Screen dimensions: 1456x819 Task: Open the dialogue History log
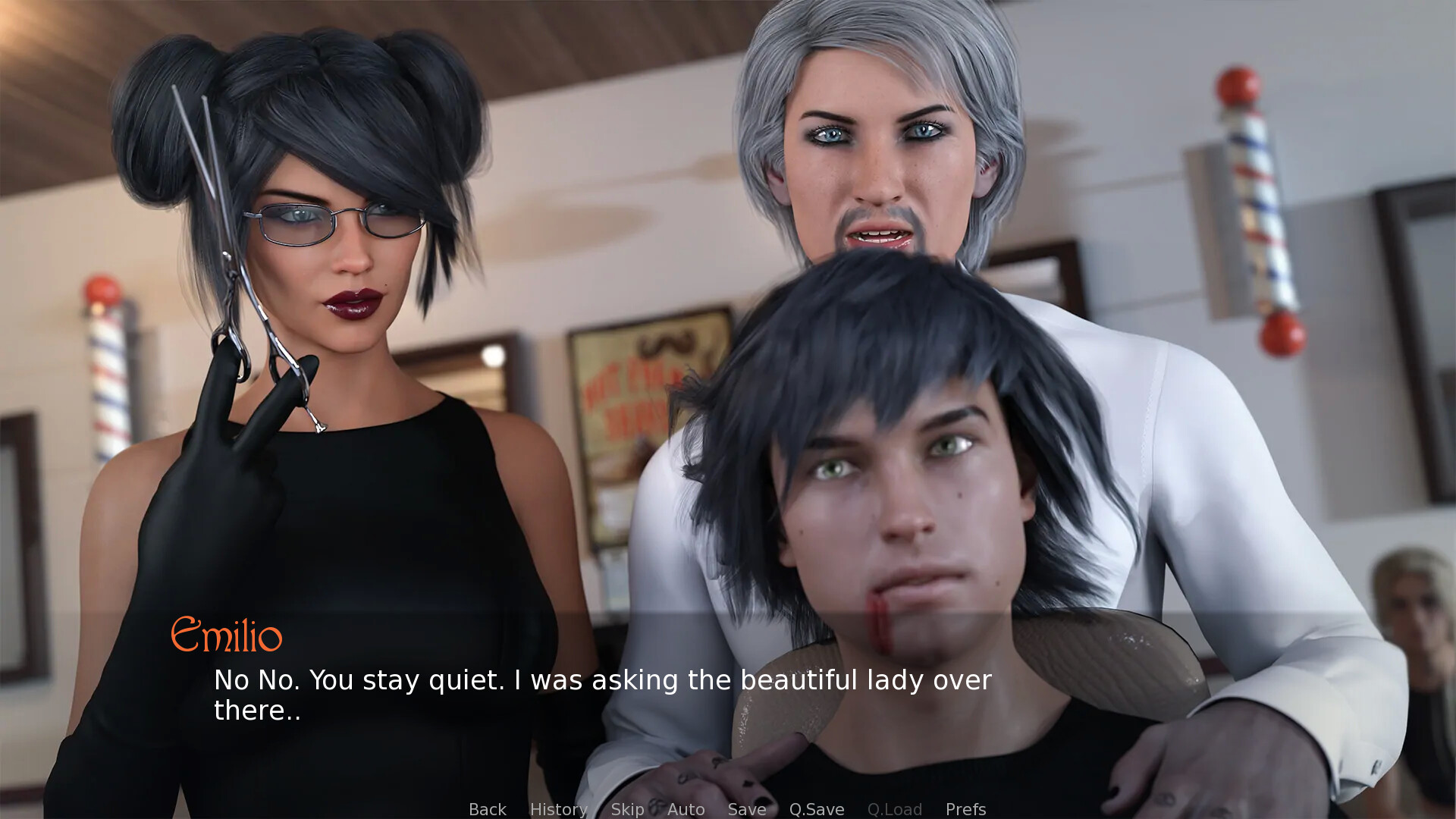coord(558,809)
